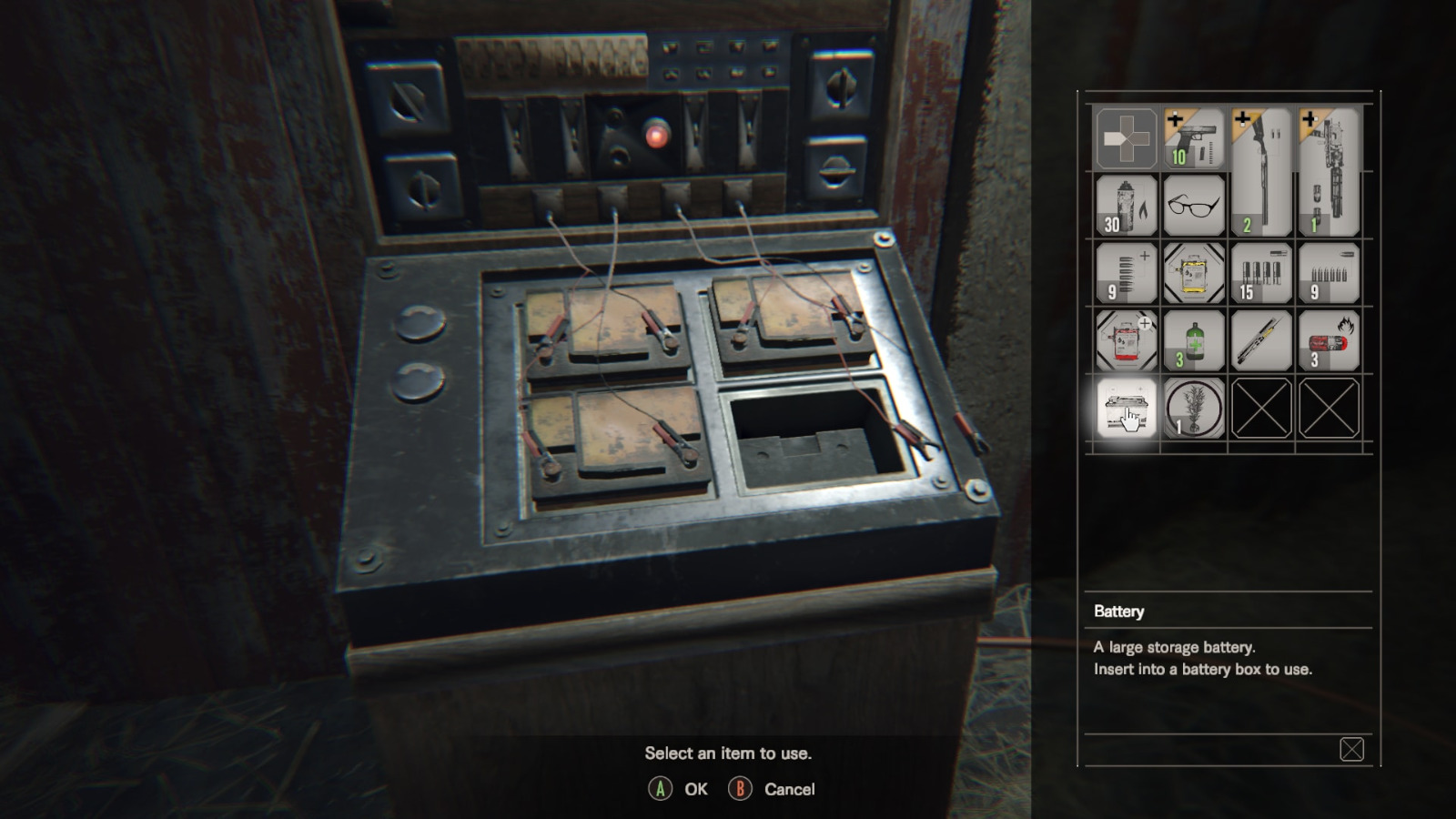Choose the eyeglasses item
Screen dimensions: 1456x819
pyautogui.click(x=1194, y=206)
